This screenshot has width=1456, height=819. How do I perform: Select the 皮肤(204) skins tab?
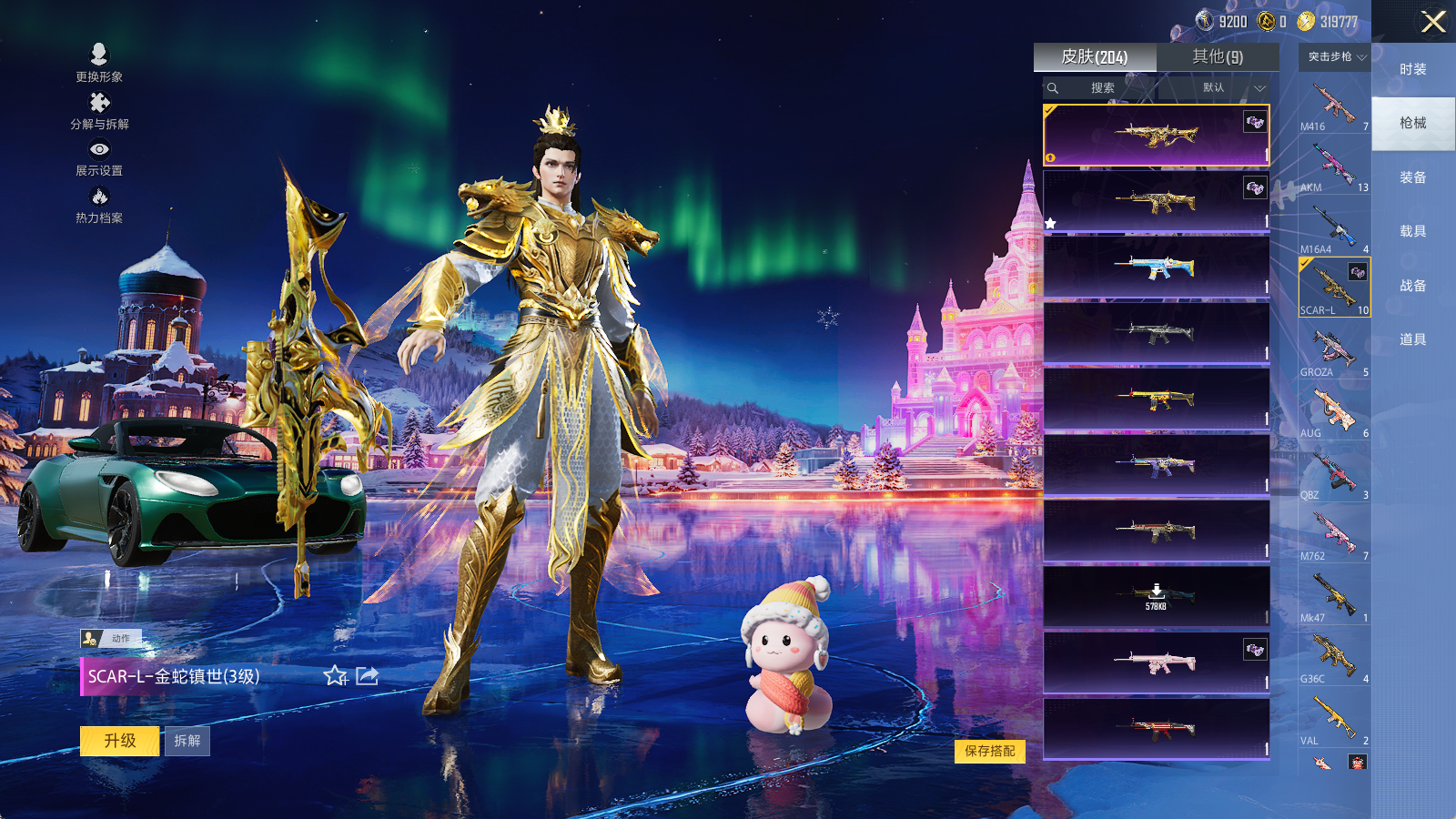tap(1094, 56)
